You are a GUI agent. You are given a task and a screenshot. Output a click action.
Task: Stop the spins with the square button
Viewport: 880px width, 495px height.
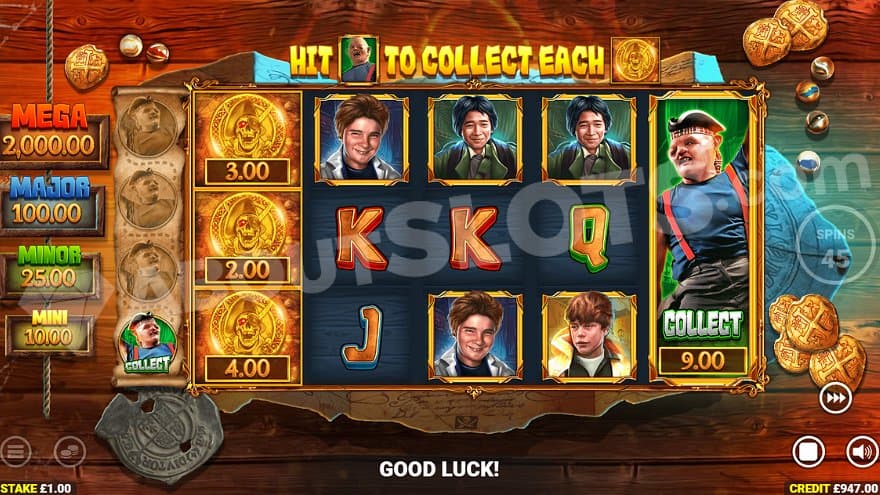(808, 451)
